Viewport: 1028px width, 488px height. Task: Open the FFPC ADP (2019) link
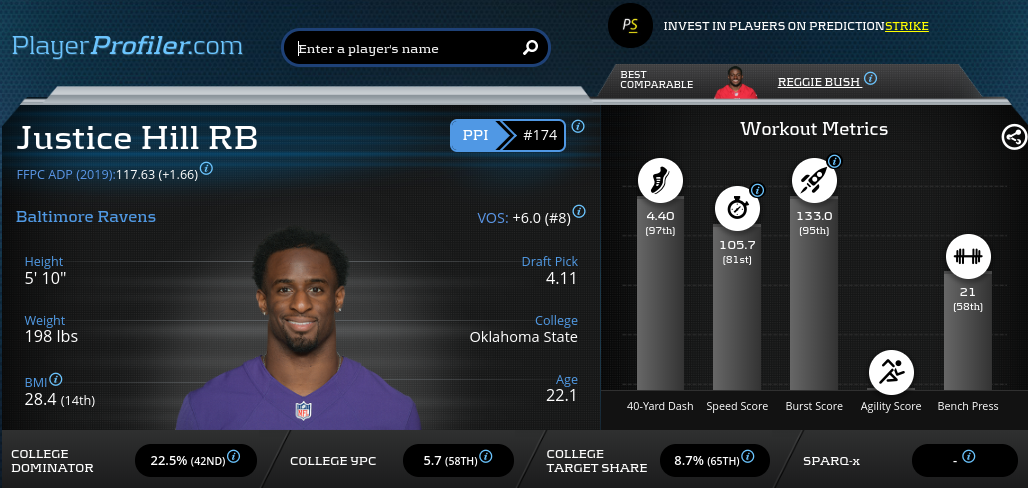pos(64,173)
